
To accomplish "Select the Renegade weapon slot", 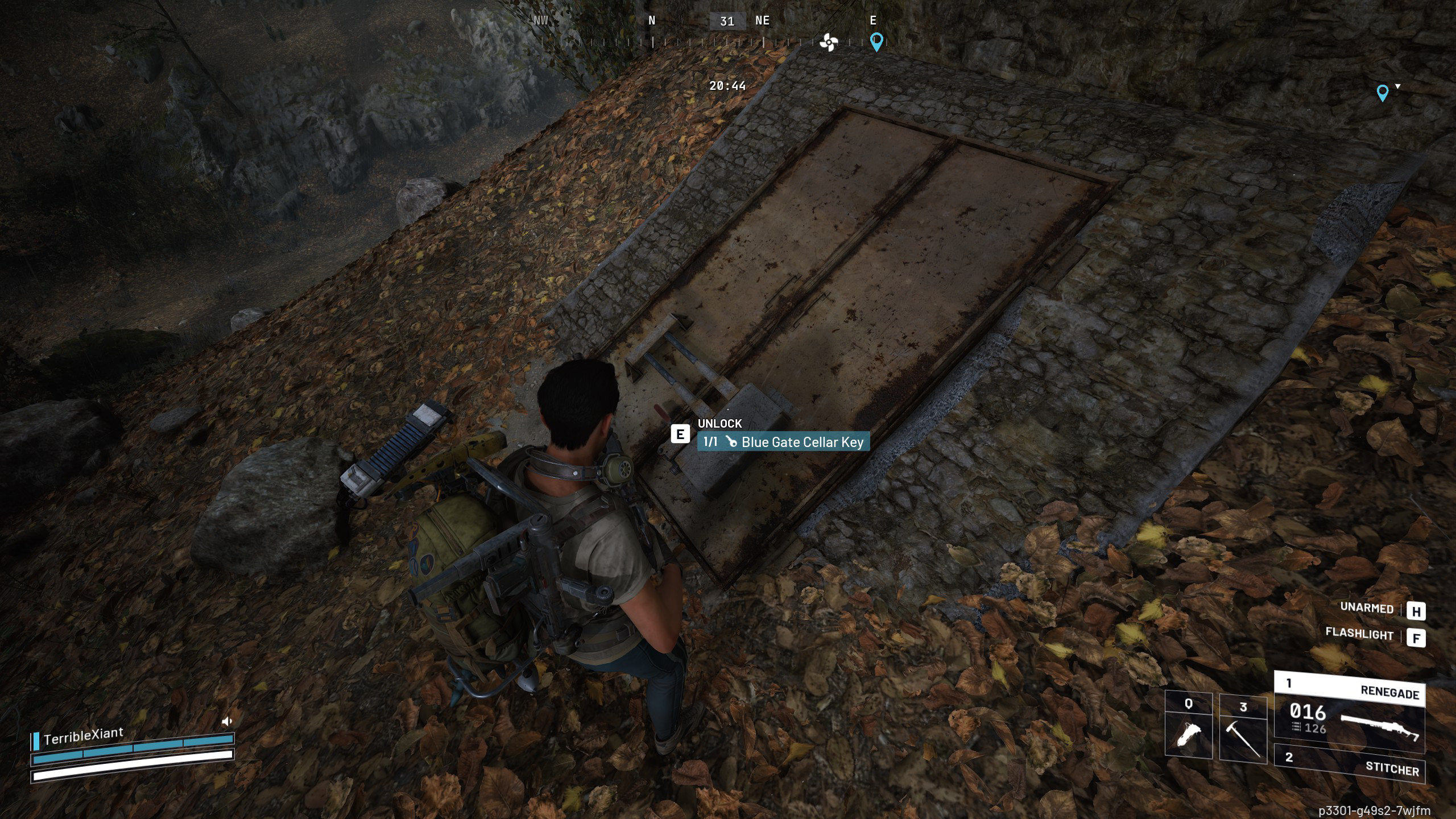I will pos(1349,711).
